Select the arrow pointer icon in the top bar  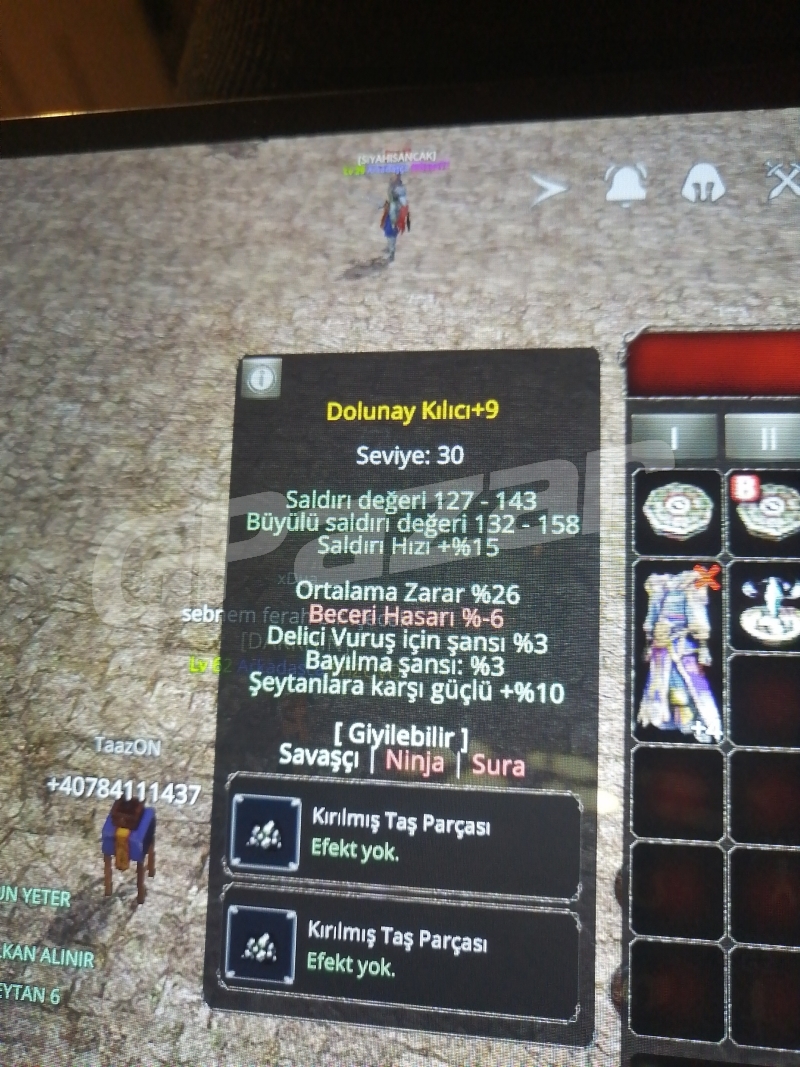[x=548, y=188]
